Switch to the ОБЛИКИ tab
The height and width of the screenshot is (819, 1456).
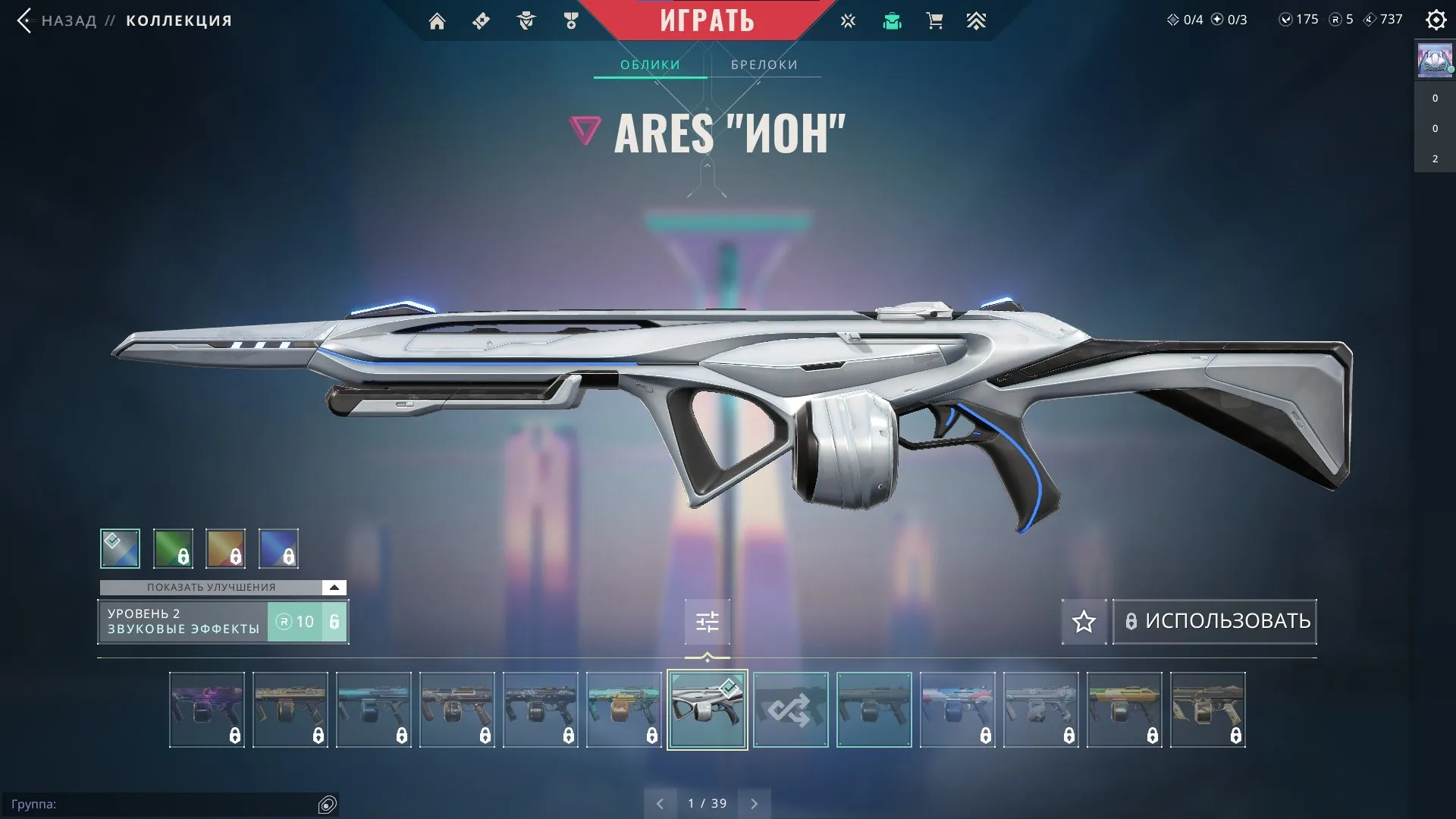[x=650, y=64]
